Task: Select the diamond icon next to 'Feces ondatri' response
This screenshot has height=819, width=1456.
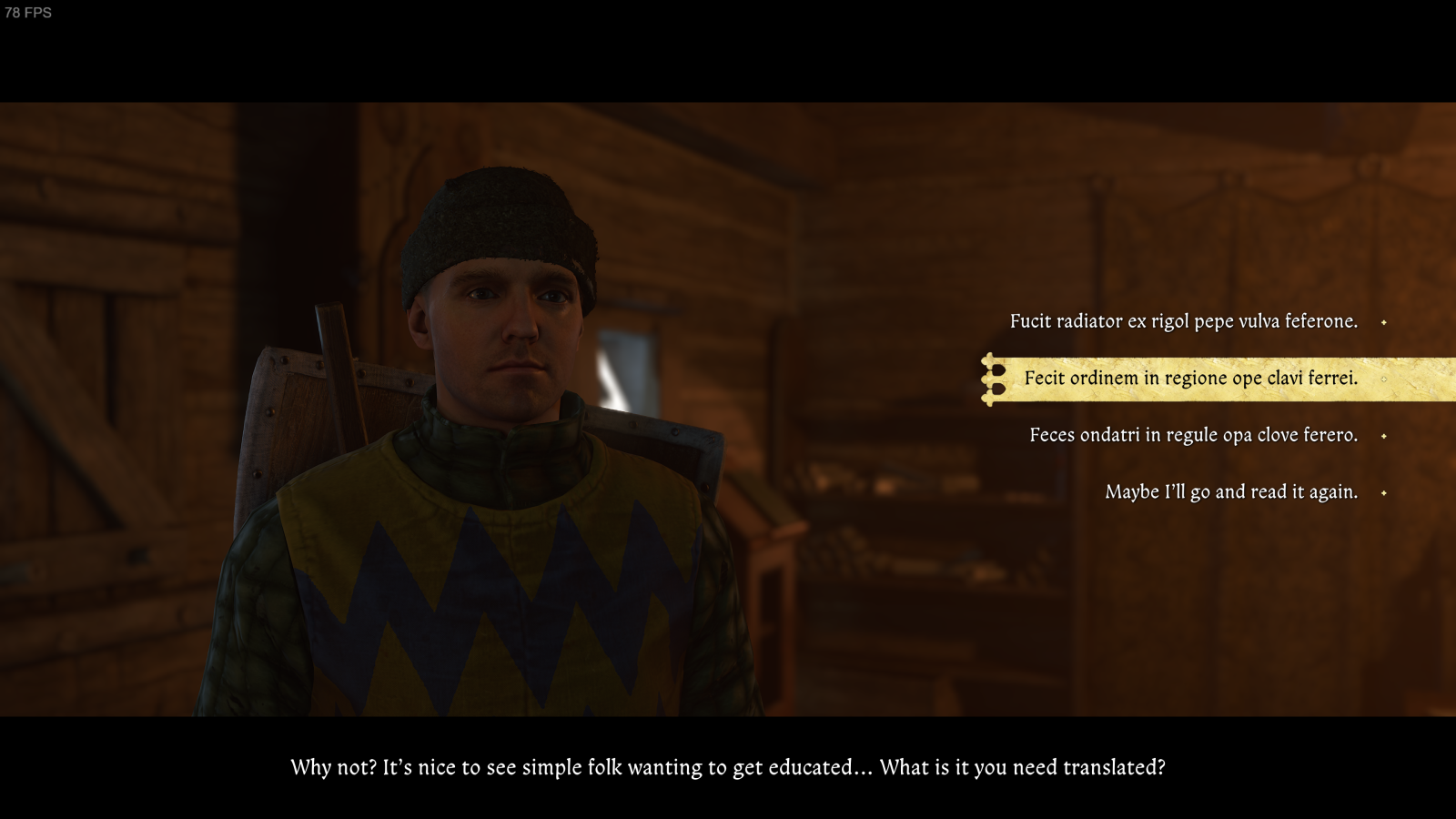Action: coord(1385,435)
